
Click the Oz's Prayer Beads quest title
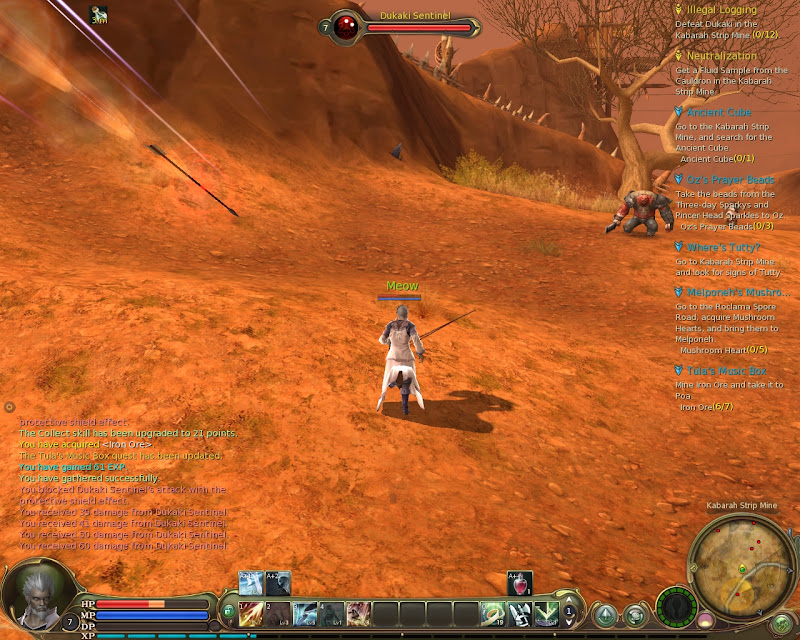point(730,180)
